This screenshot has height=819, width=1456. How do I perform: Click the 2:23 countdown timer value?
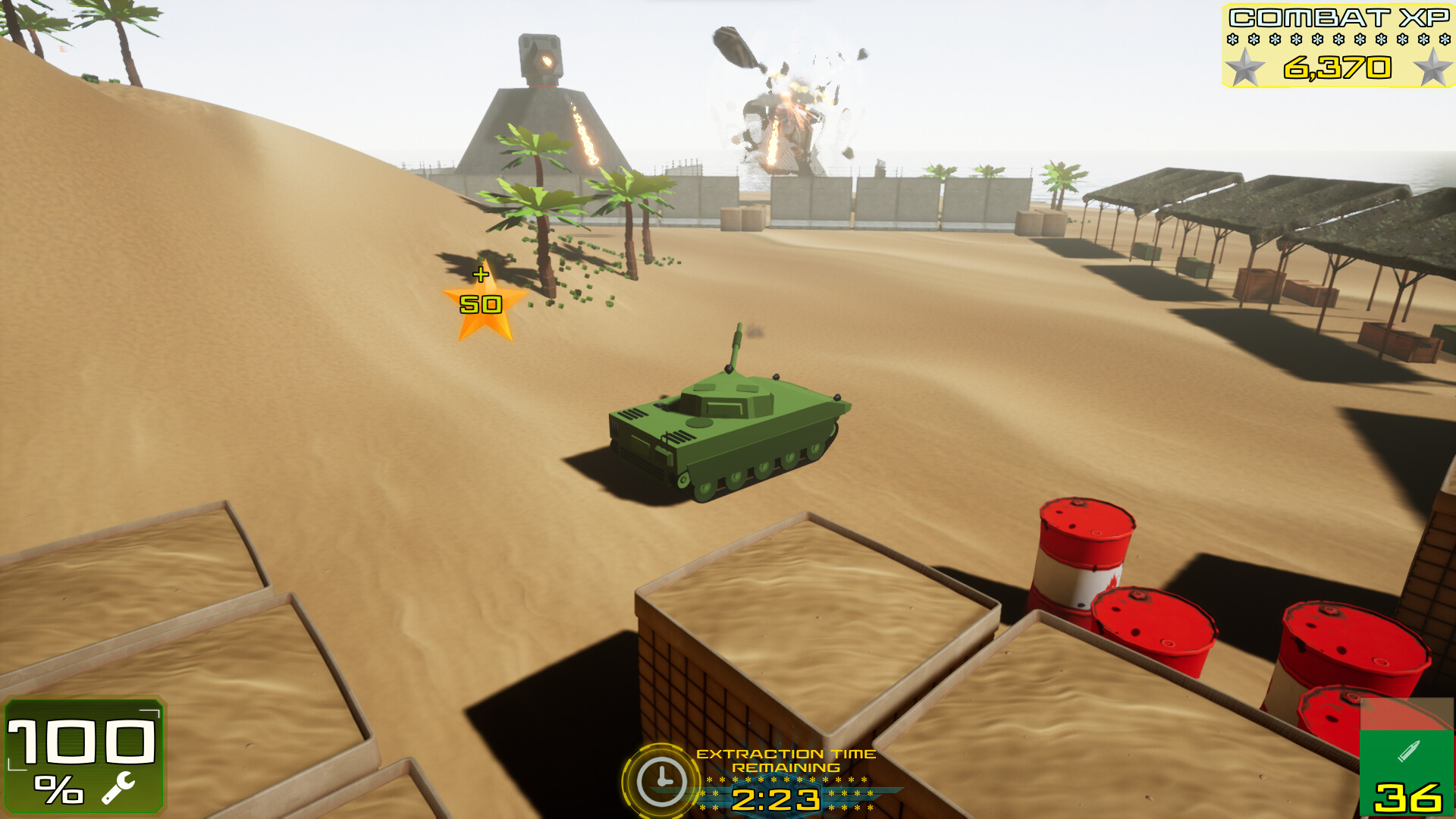[x=776, y=799]
